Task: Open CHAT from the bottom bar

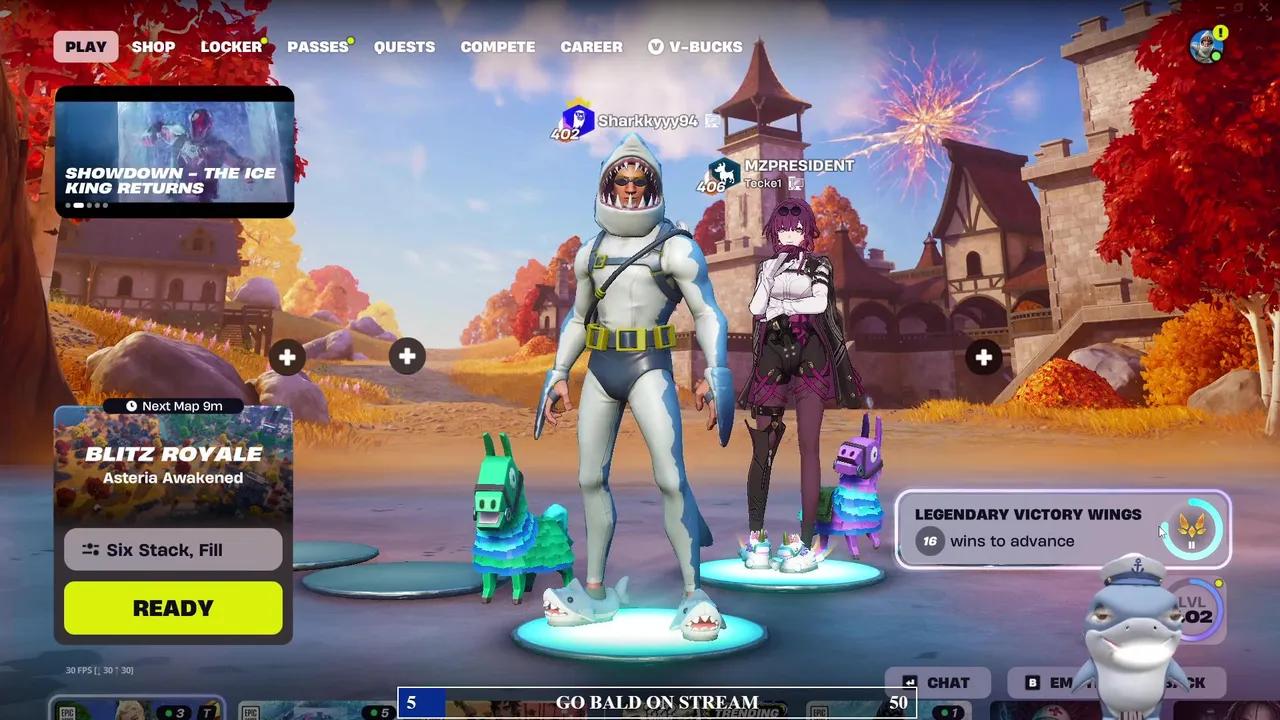Action: point(940,682)
